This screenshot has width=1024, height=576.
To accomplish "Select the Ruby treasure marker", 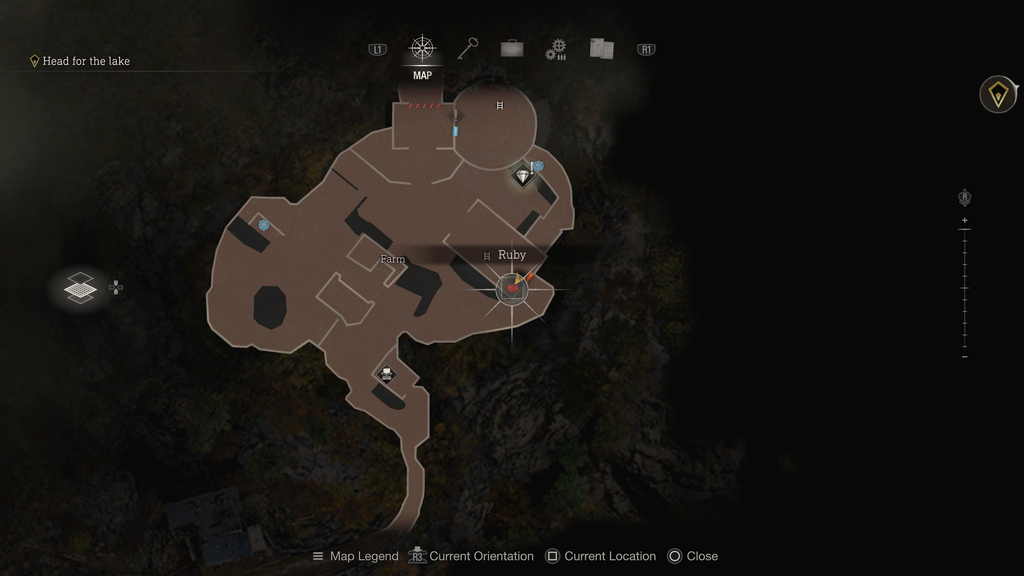I will [x=512, y=289].
